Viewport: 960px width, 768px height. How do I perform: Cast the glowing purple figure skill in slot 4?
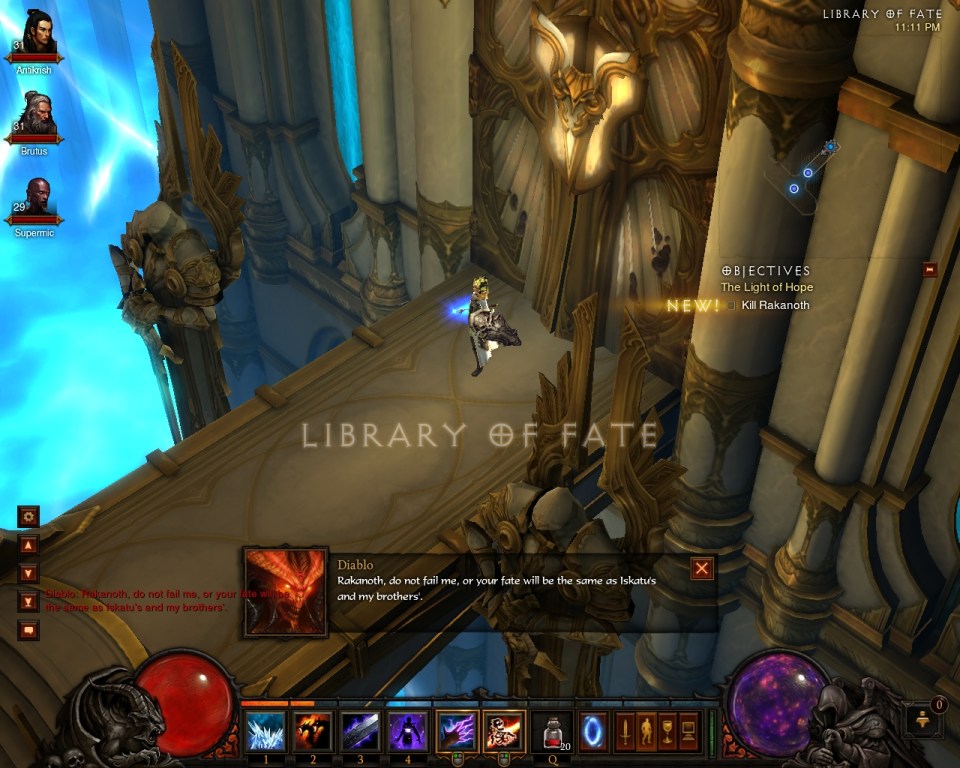tap(408, 731)
